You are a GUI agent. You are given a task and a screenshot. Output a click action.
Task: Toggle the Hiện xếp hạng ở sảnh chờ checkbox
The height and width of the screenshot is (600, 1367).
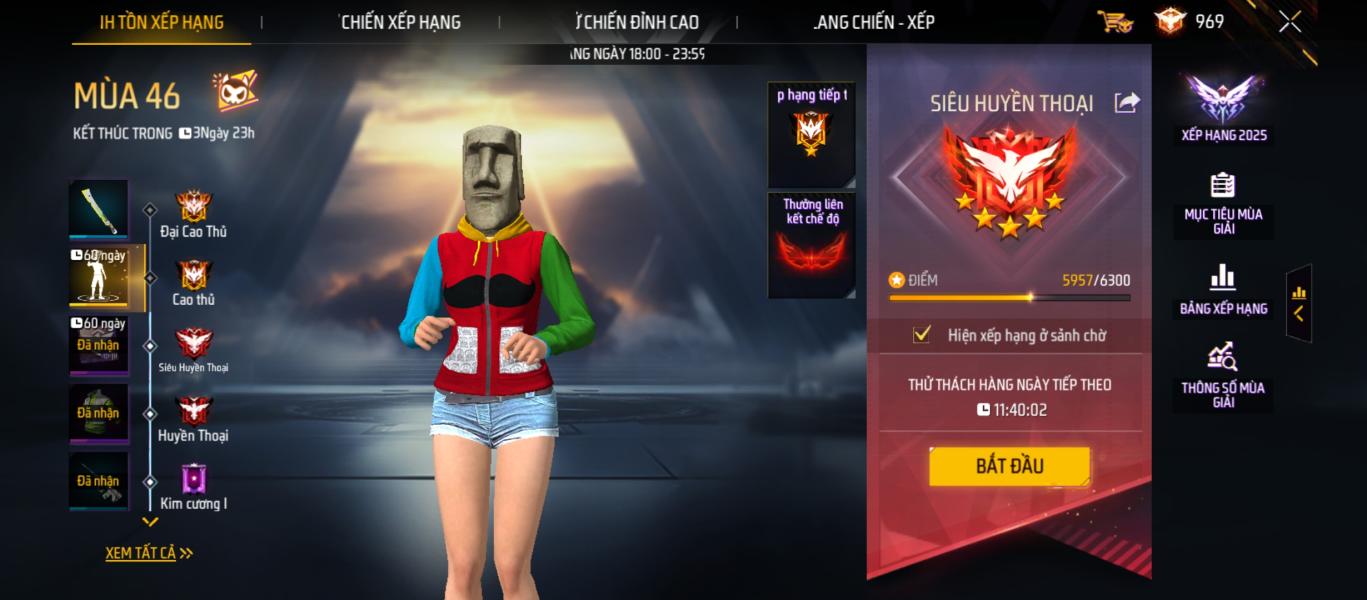[922, 335]
